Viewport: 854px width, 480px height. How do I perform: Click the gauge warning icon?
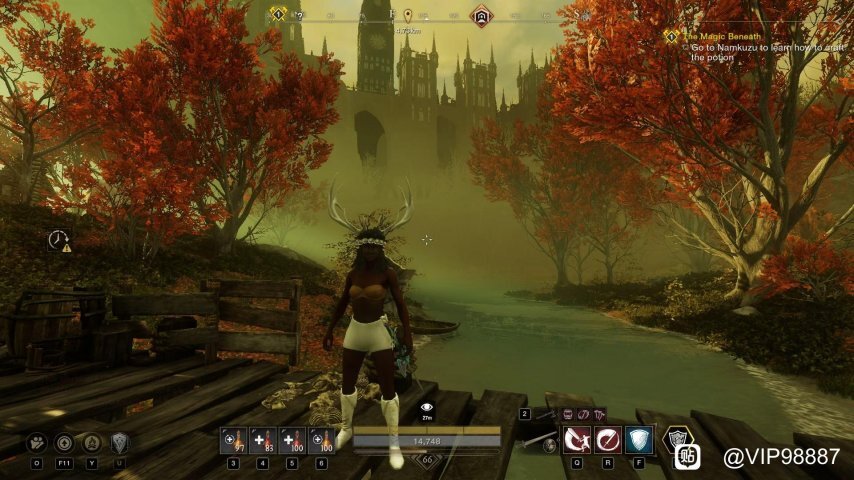(x=60, y=241)
